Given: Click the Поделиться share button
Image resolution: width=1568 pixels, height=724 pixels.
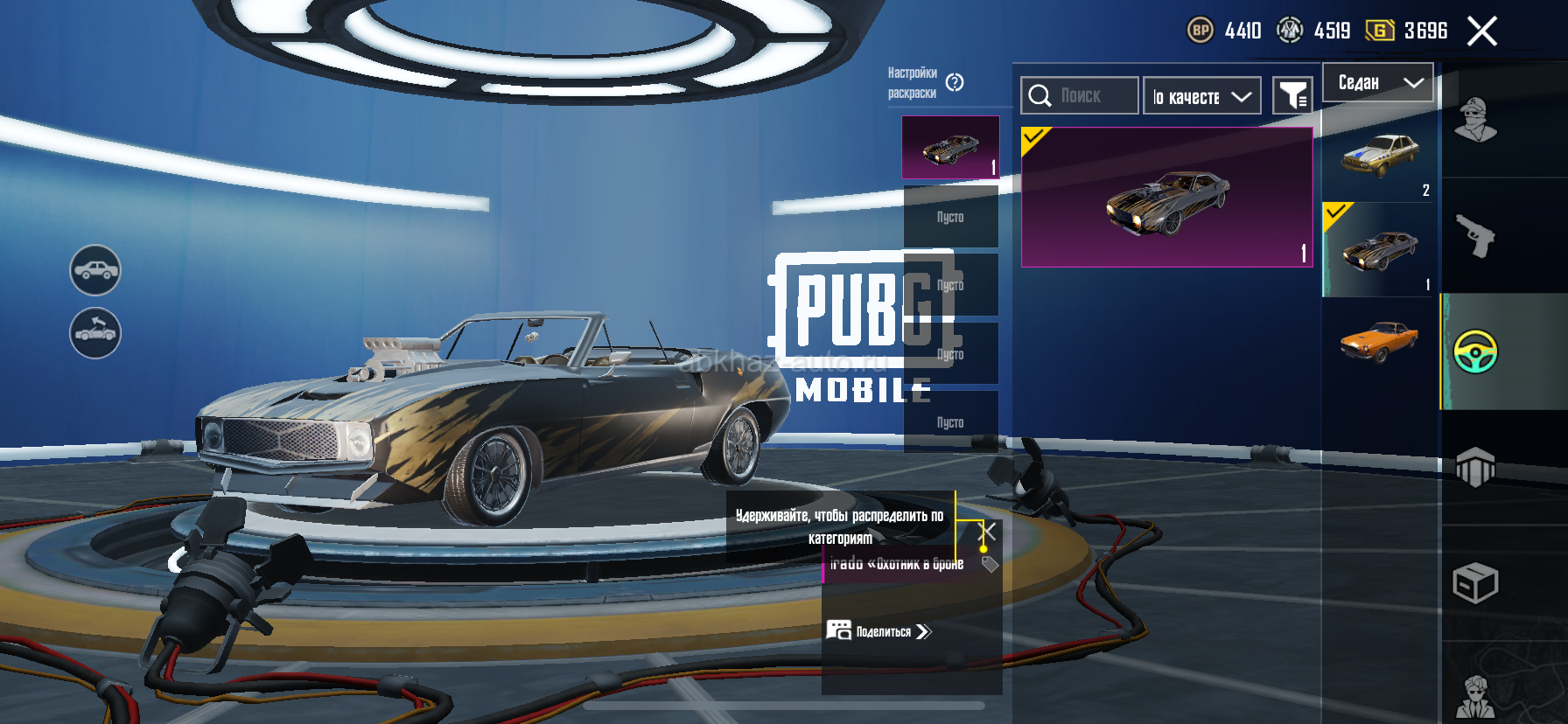Looking at the screenshot, I should (x=878, y=631).
